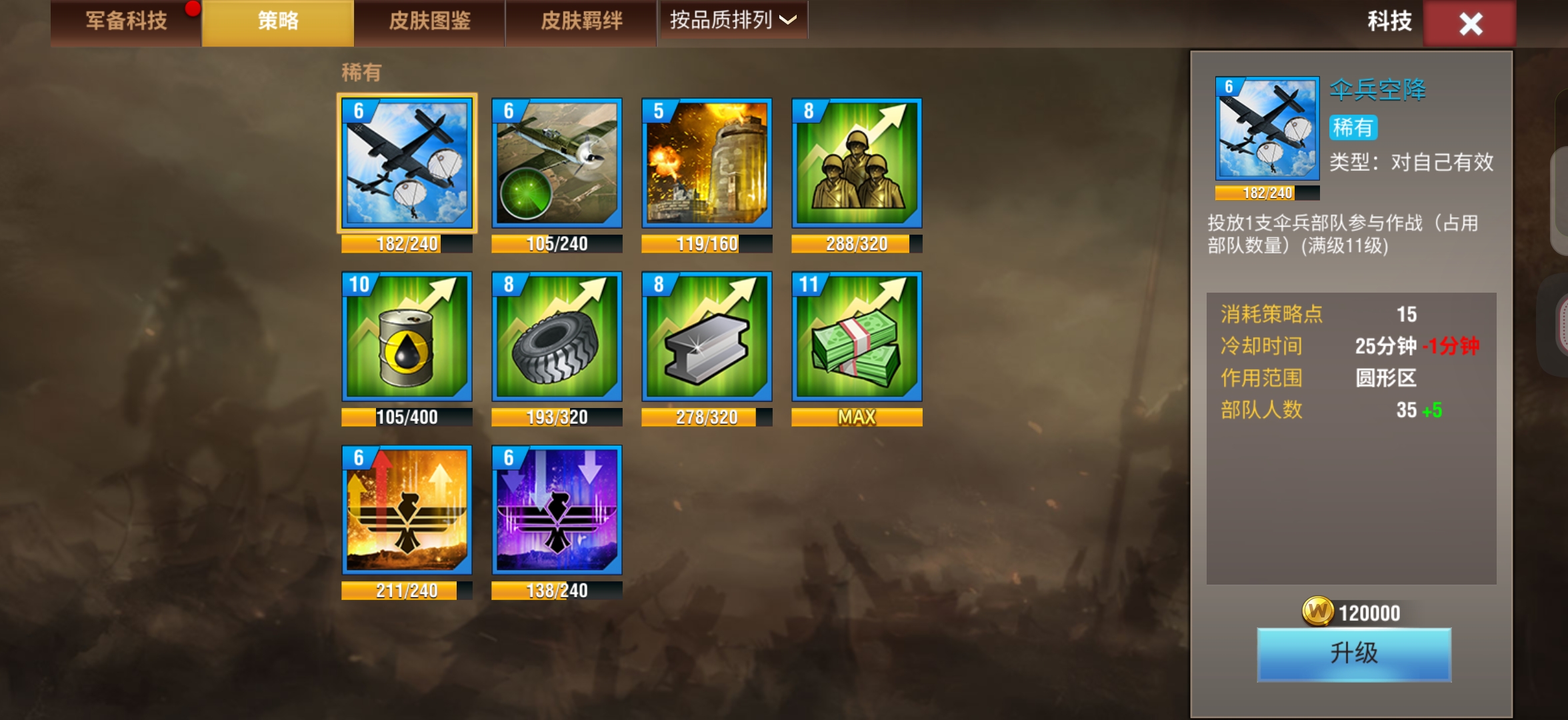Image resolution: width=1568 pixels, height=720 pixels.
Task: Click the 182/240 progress bar under paratrooper card
Action: tap(407, 244)
